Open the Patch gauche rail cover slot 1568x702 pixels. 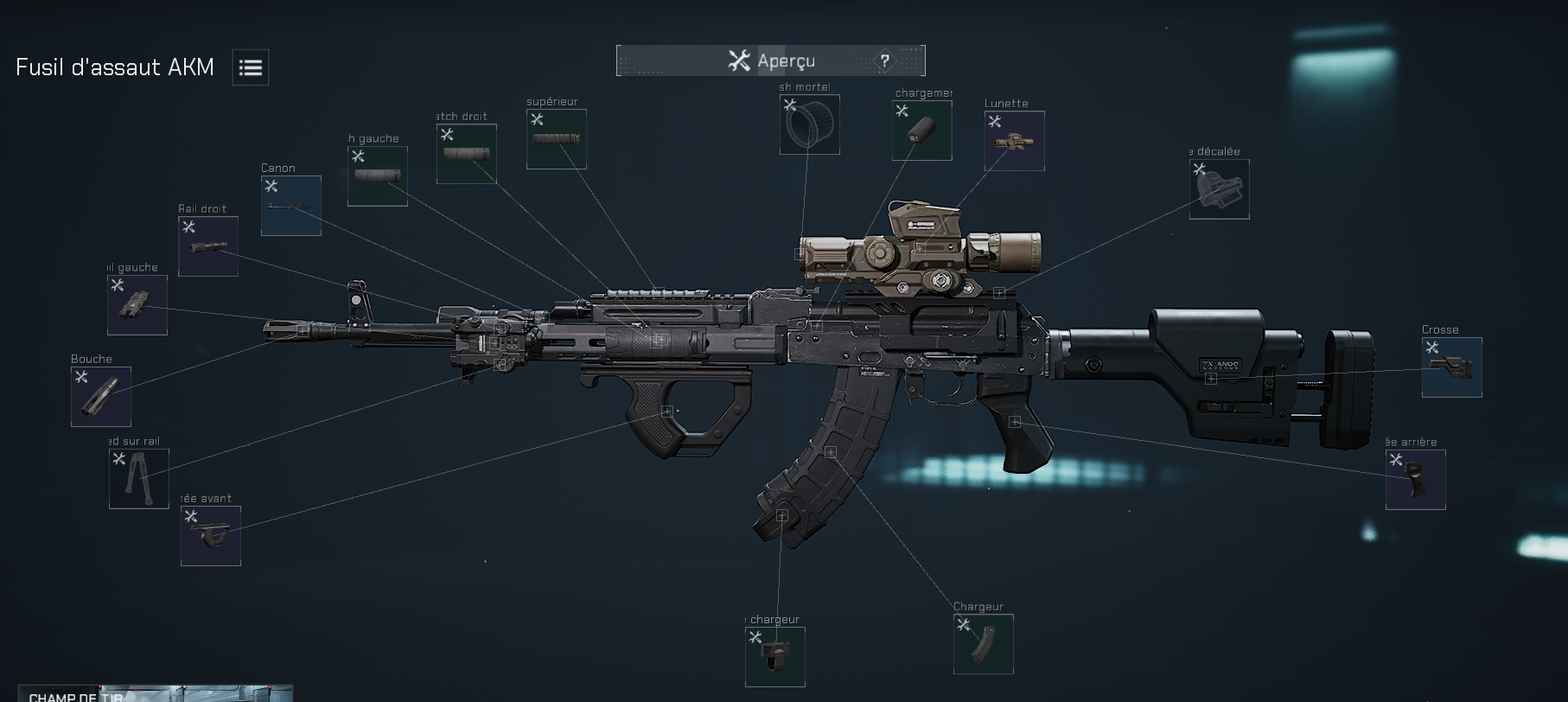coord(376,175)
